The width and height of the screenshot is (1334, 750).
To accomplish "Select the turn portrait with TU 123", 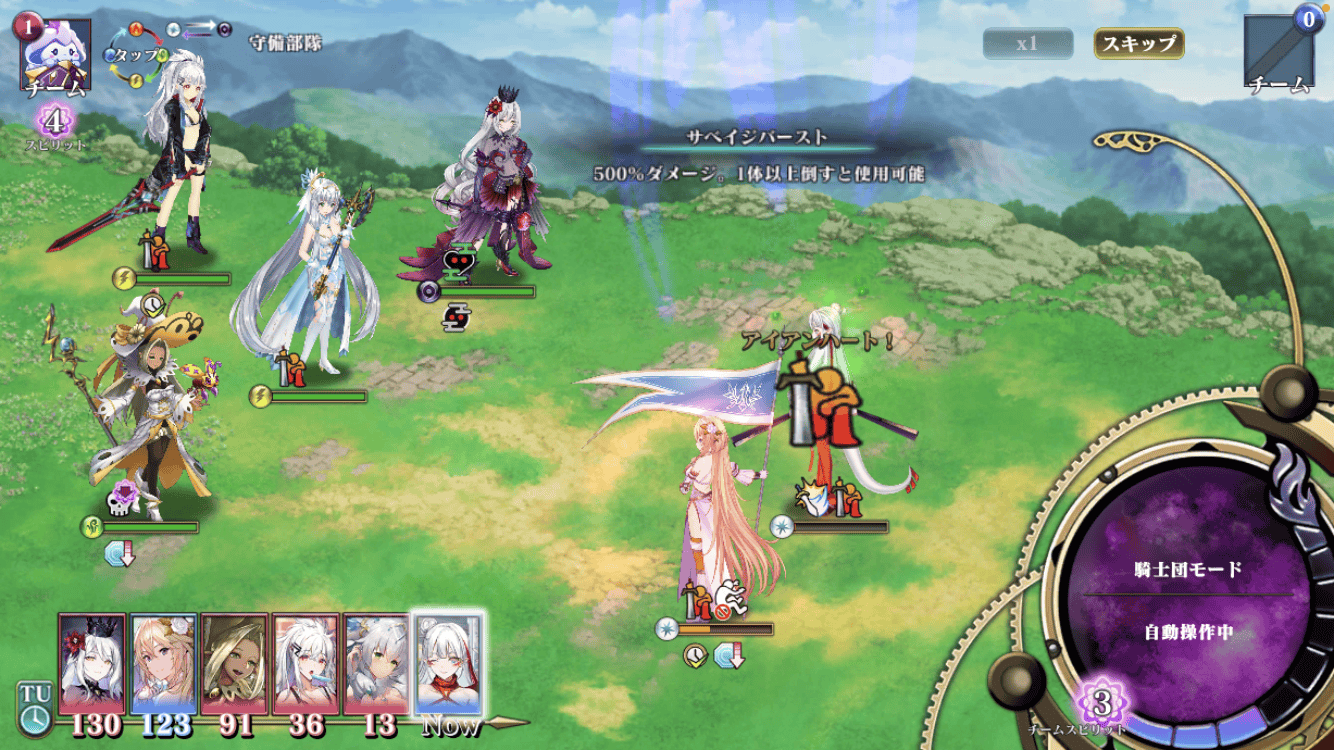I will [x=164, y=663].
